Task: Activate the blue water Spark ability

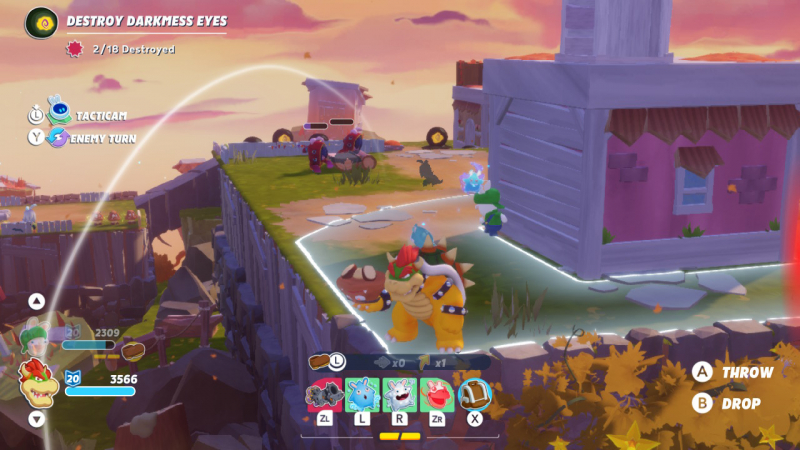Action: point(361,394)
